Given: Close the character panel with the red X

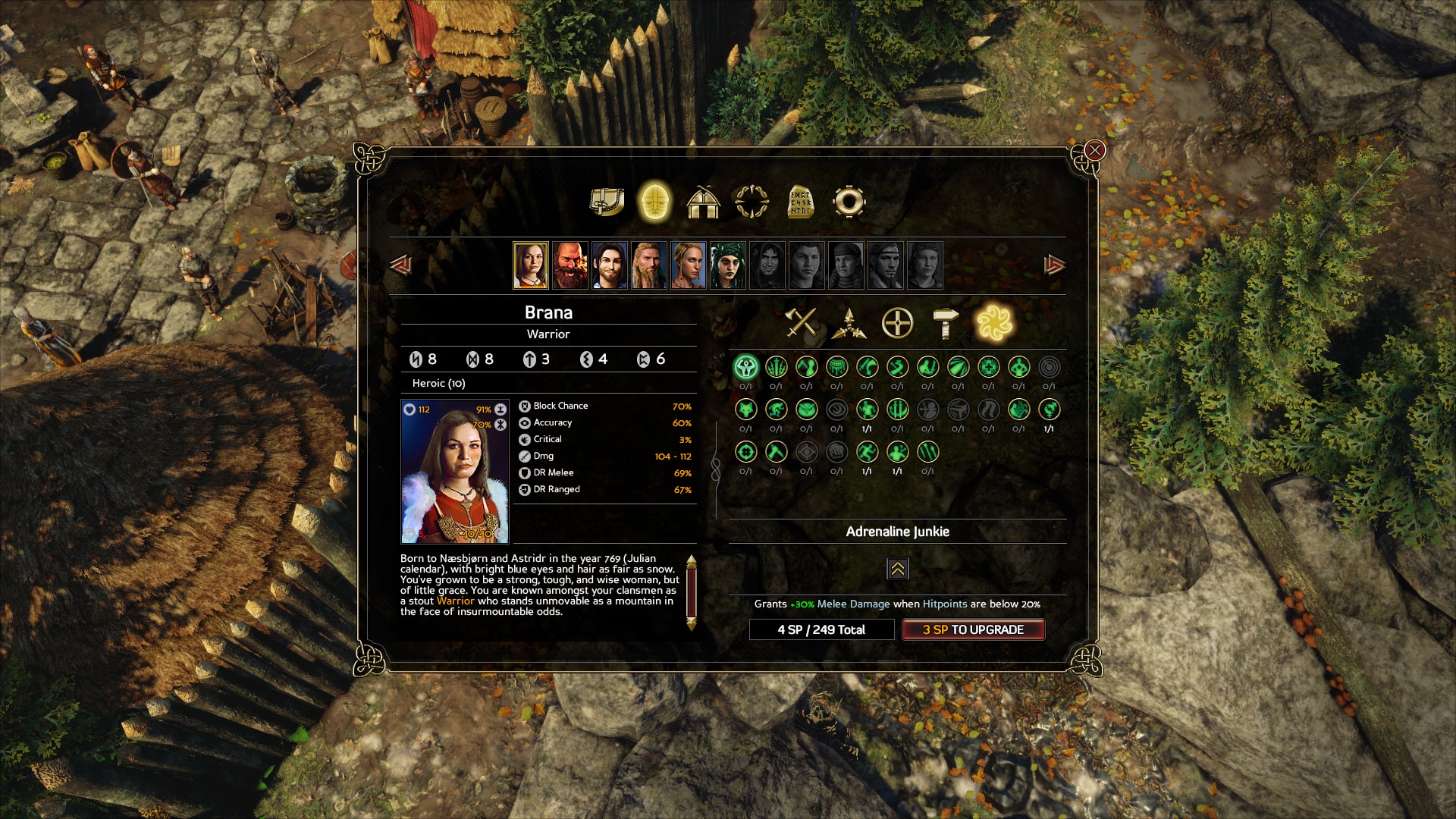Looking at the screenshot, I should tap(1094, 150).
